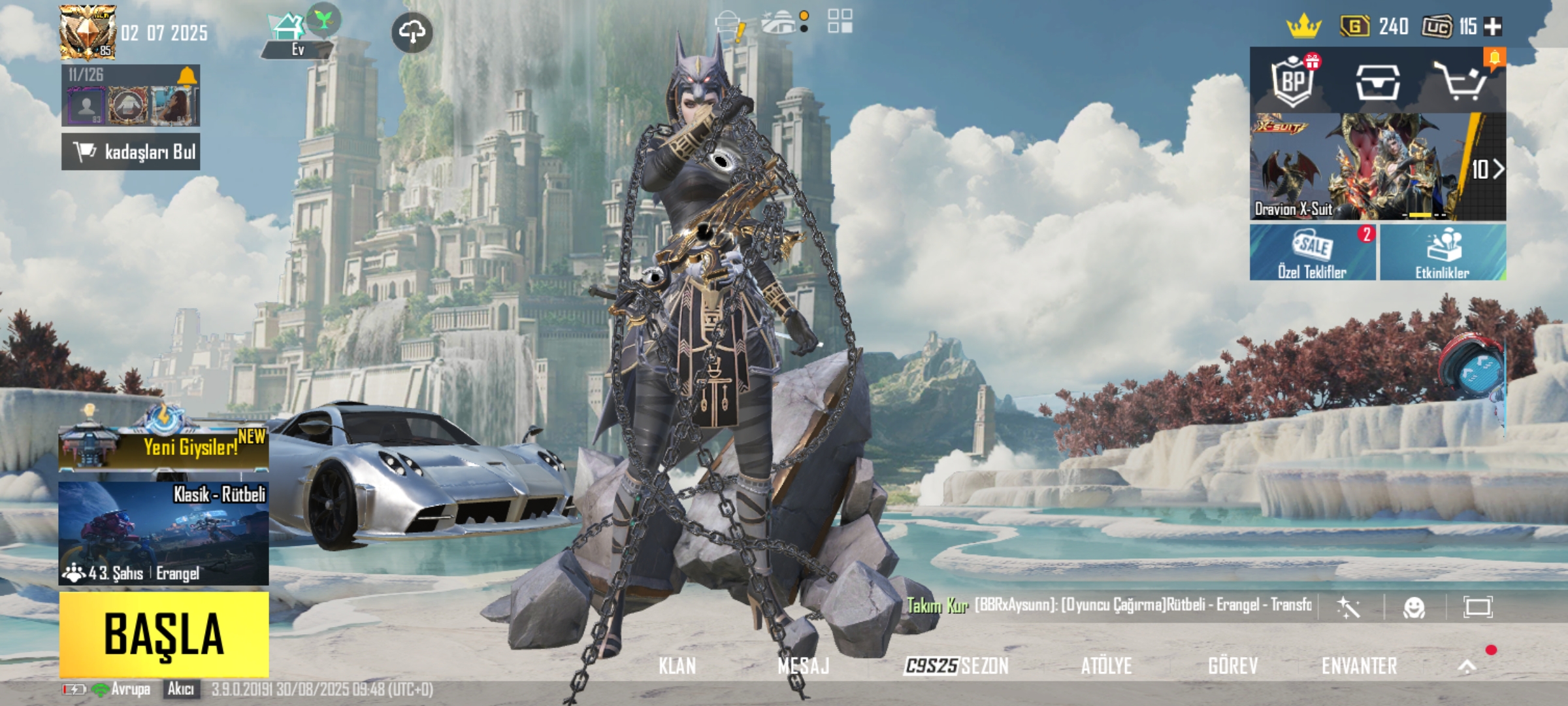Open the Etkinlikler events panel
Viewport: 1568px width, 706px height.
[1443, 253]
